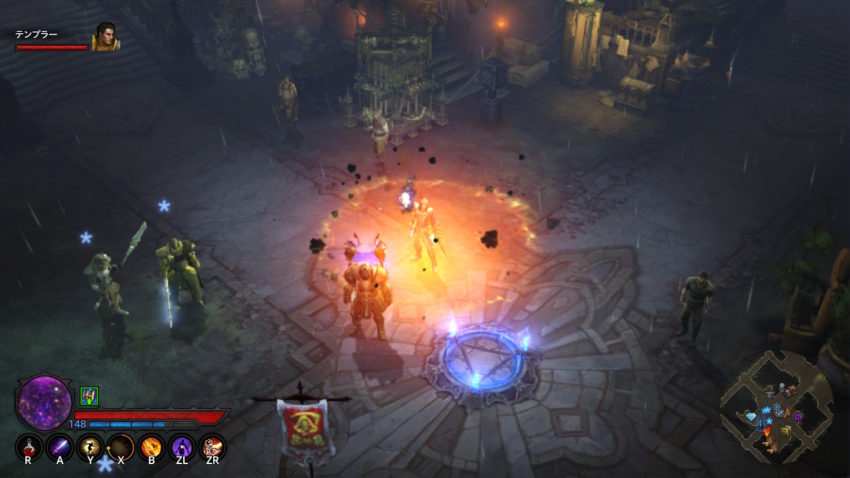Viewport: 850px width, 478px height.
Task: Use the red health potion
Action: [x=29, y=446]
